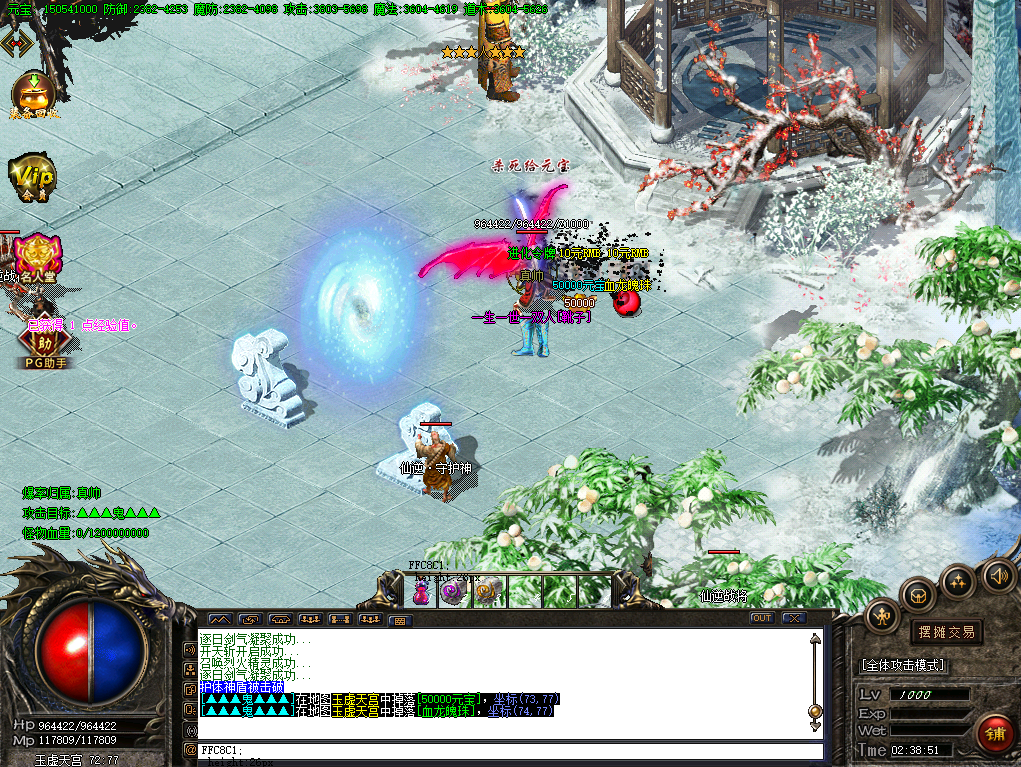
Task: Open the PG助手 assistant
Action: pyautogui.click(x=37, y=343)
